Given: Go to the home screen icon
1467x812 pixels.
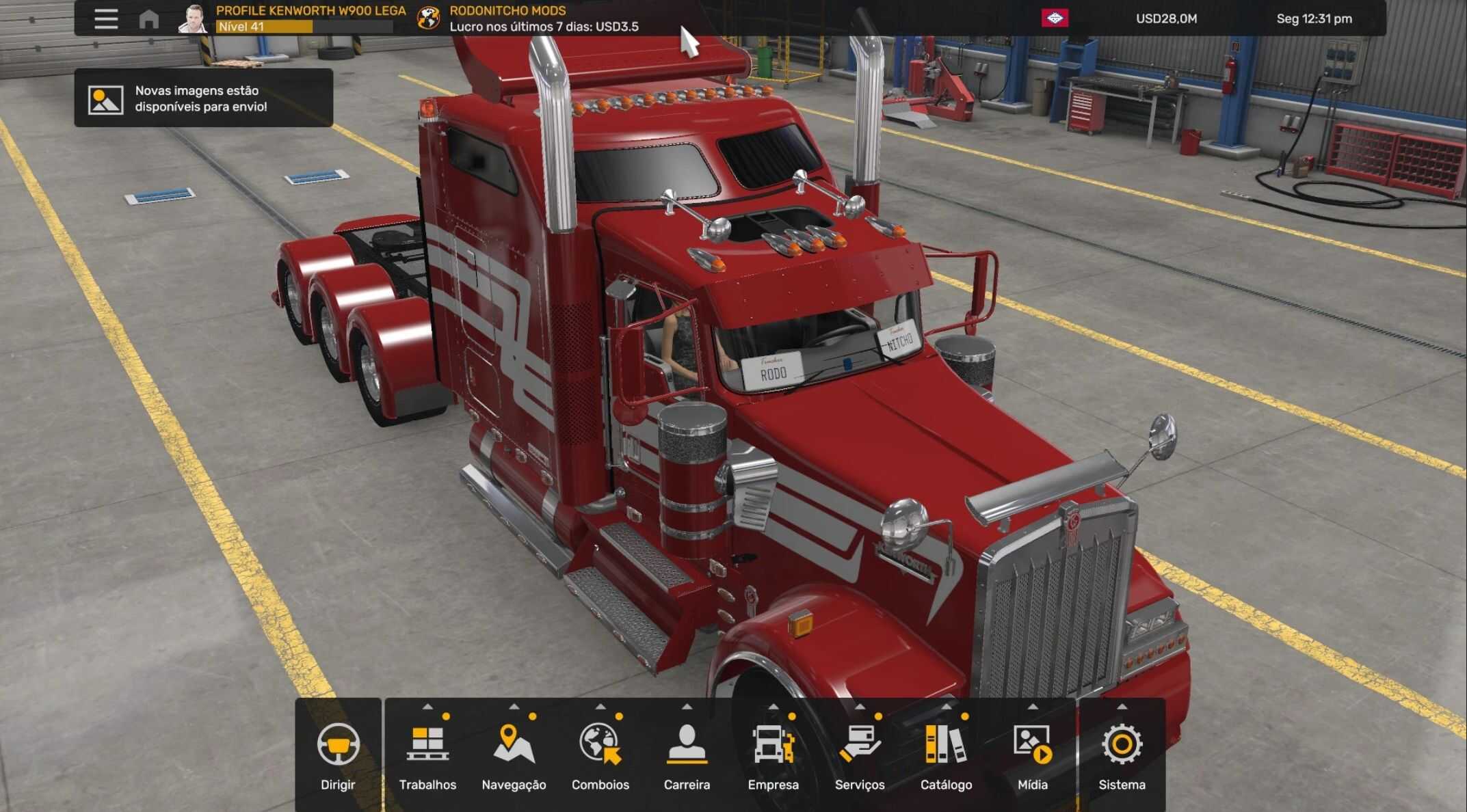Looking at the screenshot, I should [x=148, y=18].
